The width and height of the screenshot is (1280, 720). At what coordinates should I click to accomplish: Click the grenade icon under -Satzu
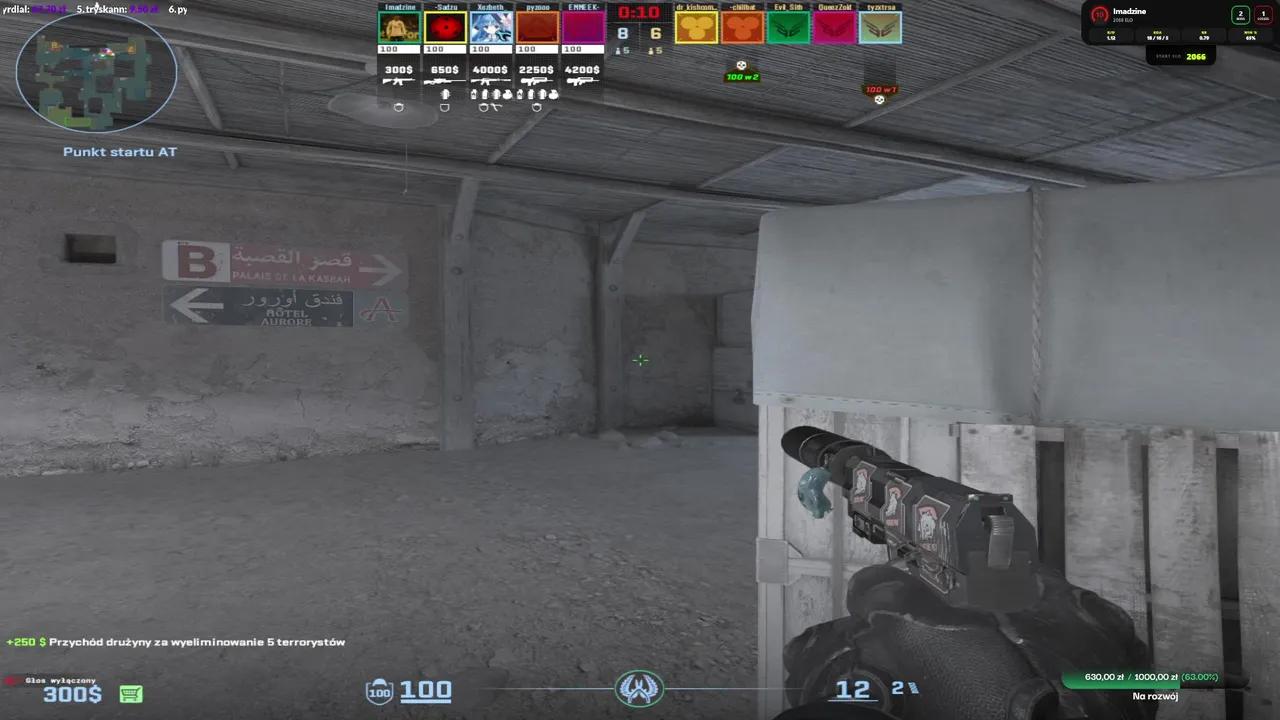click(x=445, y=94)
